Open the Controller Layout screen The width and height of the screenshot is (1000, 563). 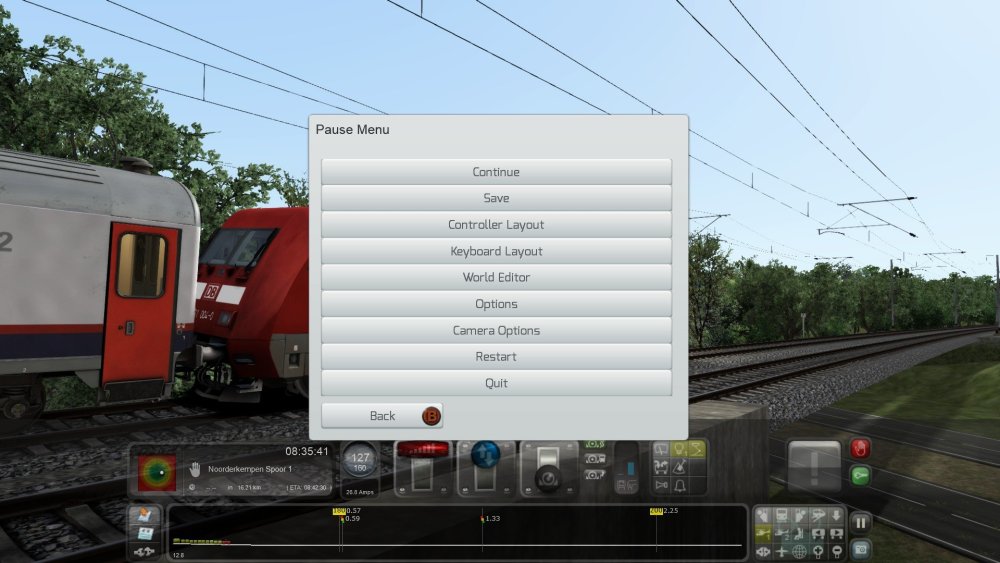tap(496, 225)
